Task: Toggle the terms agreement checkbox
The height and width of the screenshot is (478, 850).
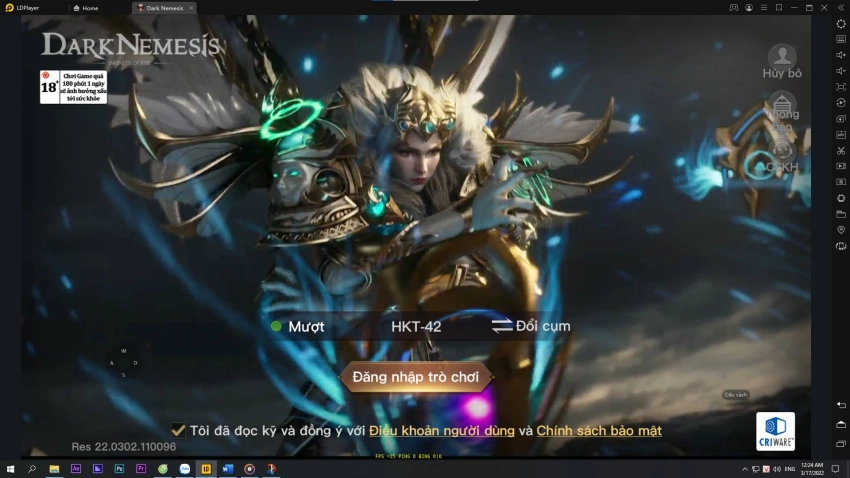Action: pos(178,430)
